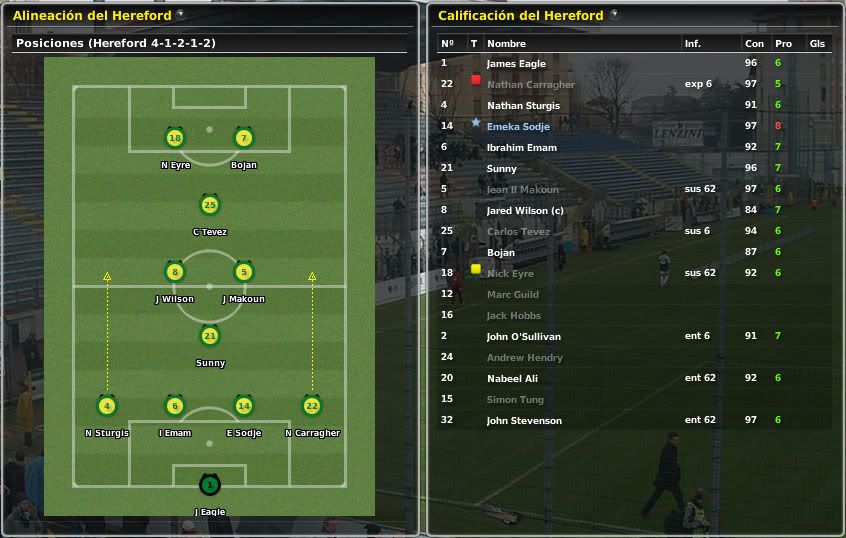This screenshot has height=538, width=846.
Task: Sort by the Gls goals column
Action: [816, 43]
